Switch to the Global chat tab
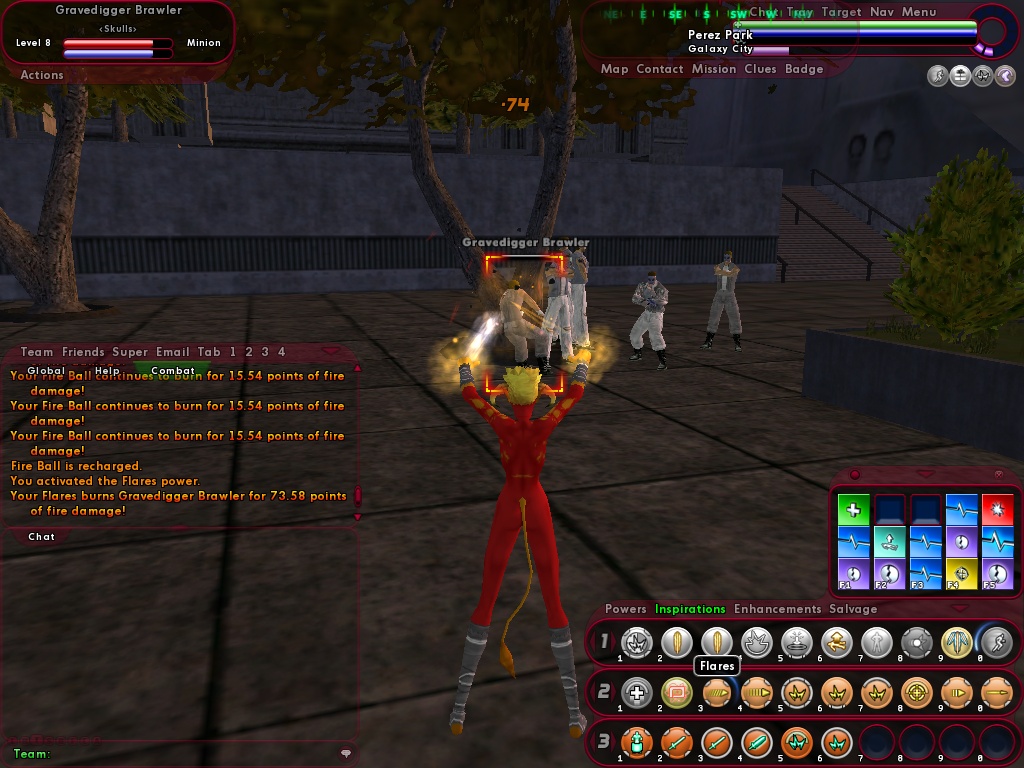 [x=46, y=371]
